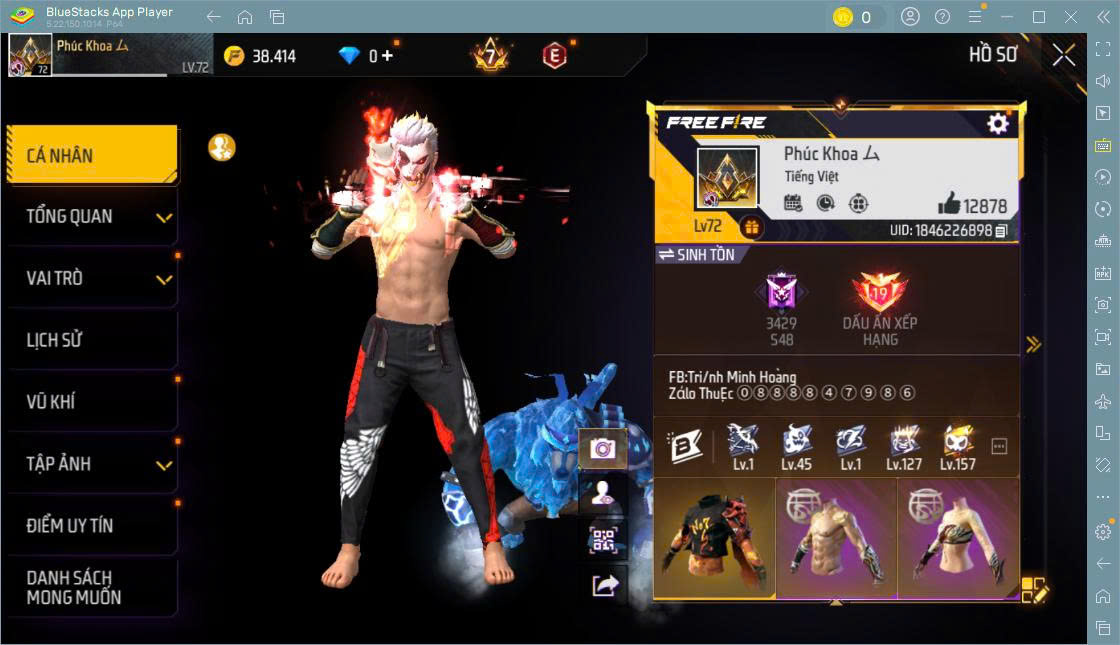Viewport: 1120px width, 645px height.
Task: Open DANH SÁCH MONG MUỐN wishlist
Action: pyautogui.click(x=92, y=588)
